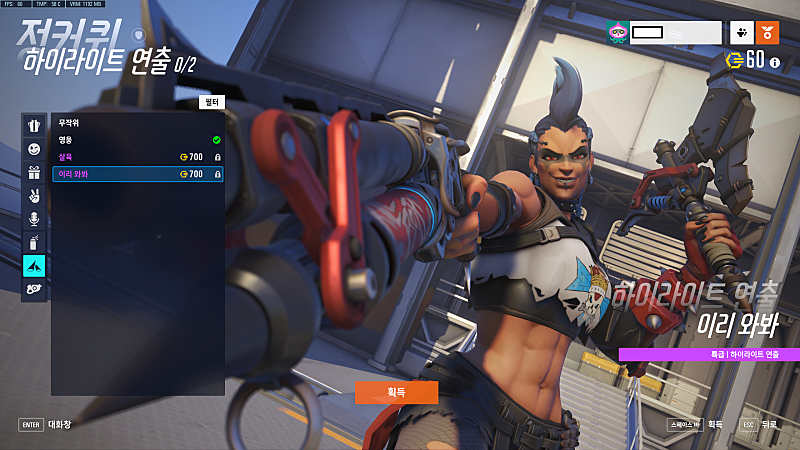Click the orange 획득 button
Viewport: 800px width, 450px height.
396,392
